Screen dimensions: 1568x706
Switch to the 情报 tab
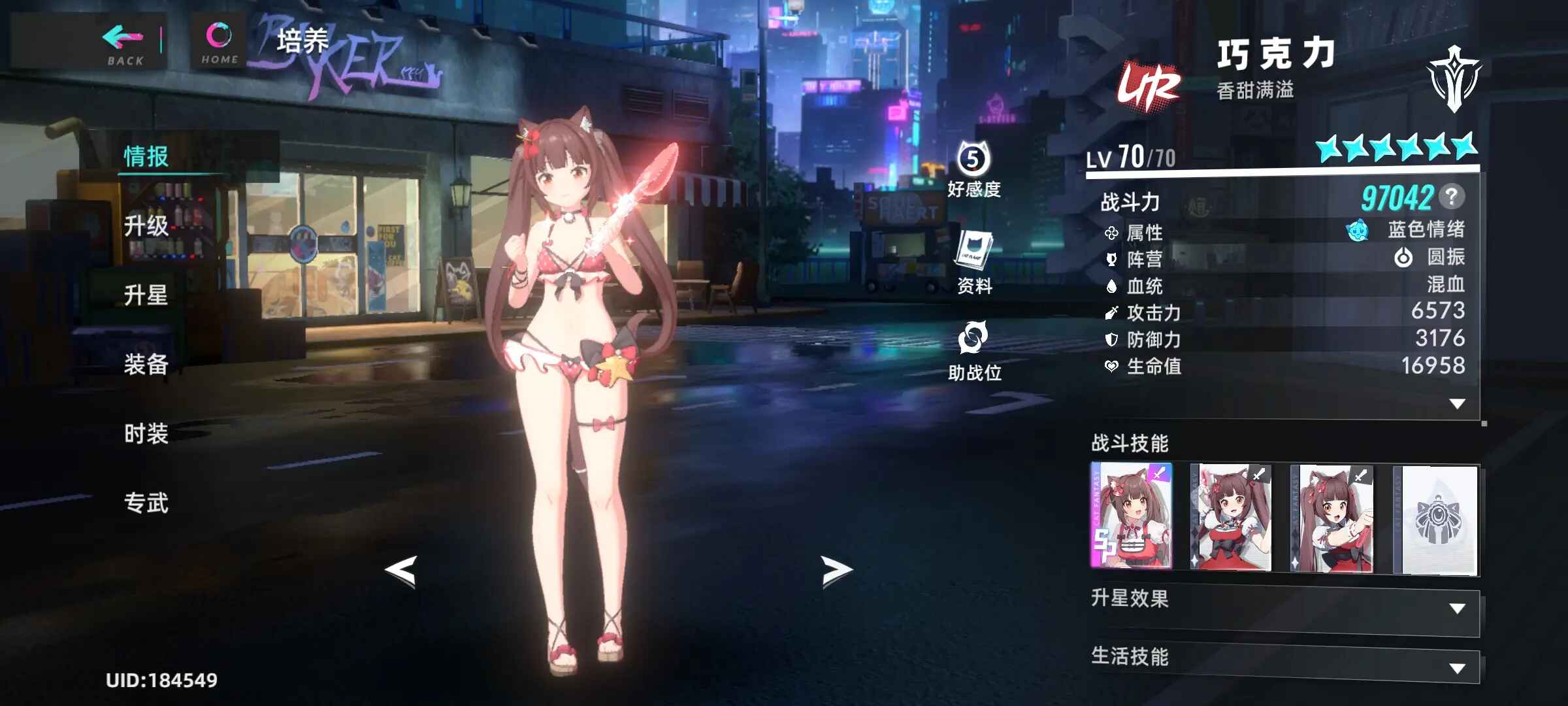[x=146, y=157]
